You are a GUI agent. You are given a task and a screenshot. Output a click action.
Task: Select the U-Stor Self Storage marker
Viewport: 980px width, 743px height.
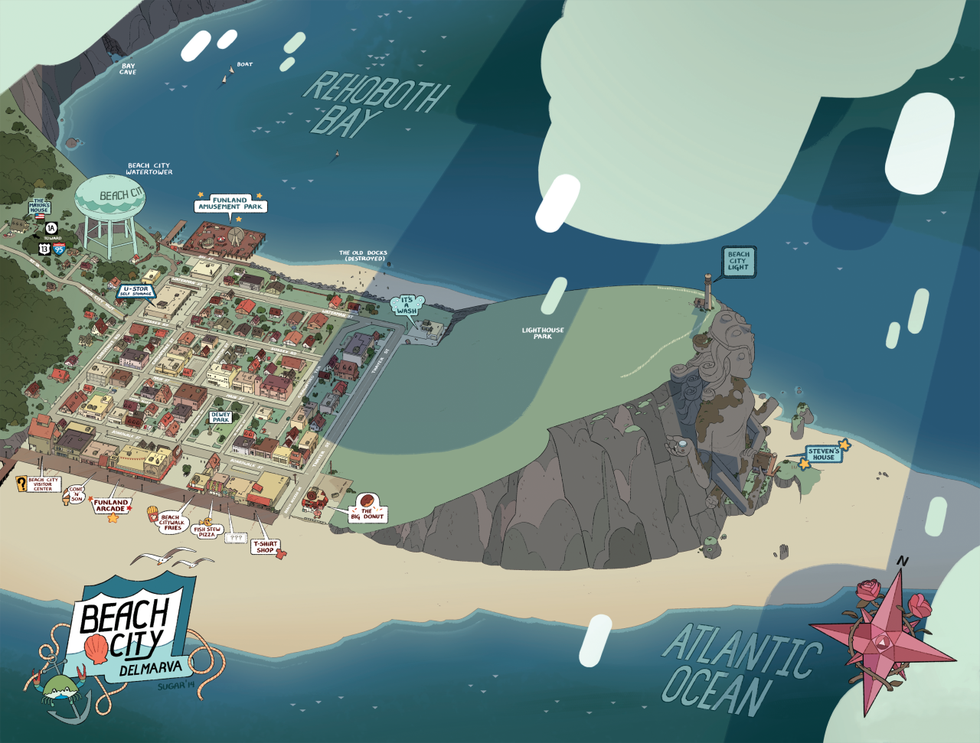pos(136,291)
